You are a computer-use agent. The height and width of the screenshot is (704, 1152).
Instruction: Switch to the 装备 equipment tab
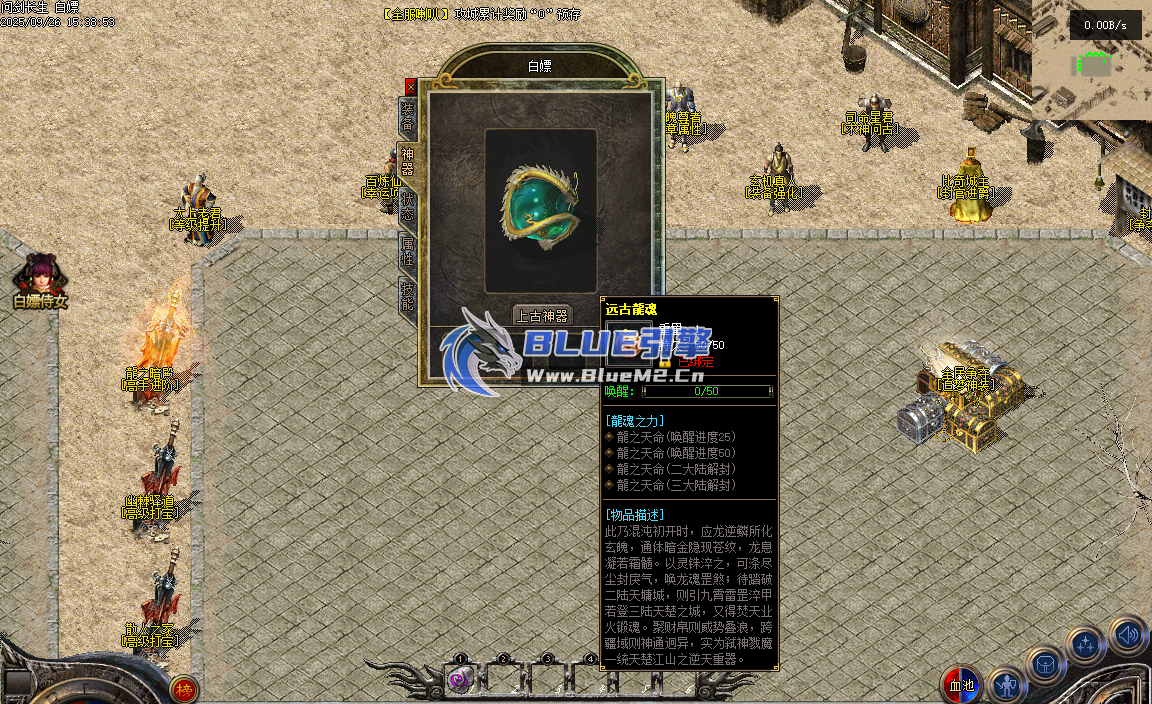[x=408, y=117]
